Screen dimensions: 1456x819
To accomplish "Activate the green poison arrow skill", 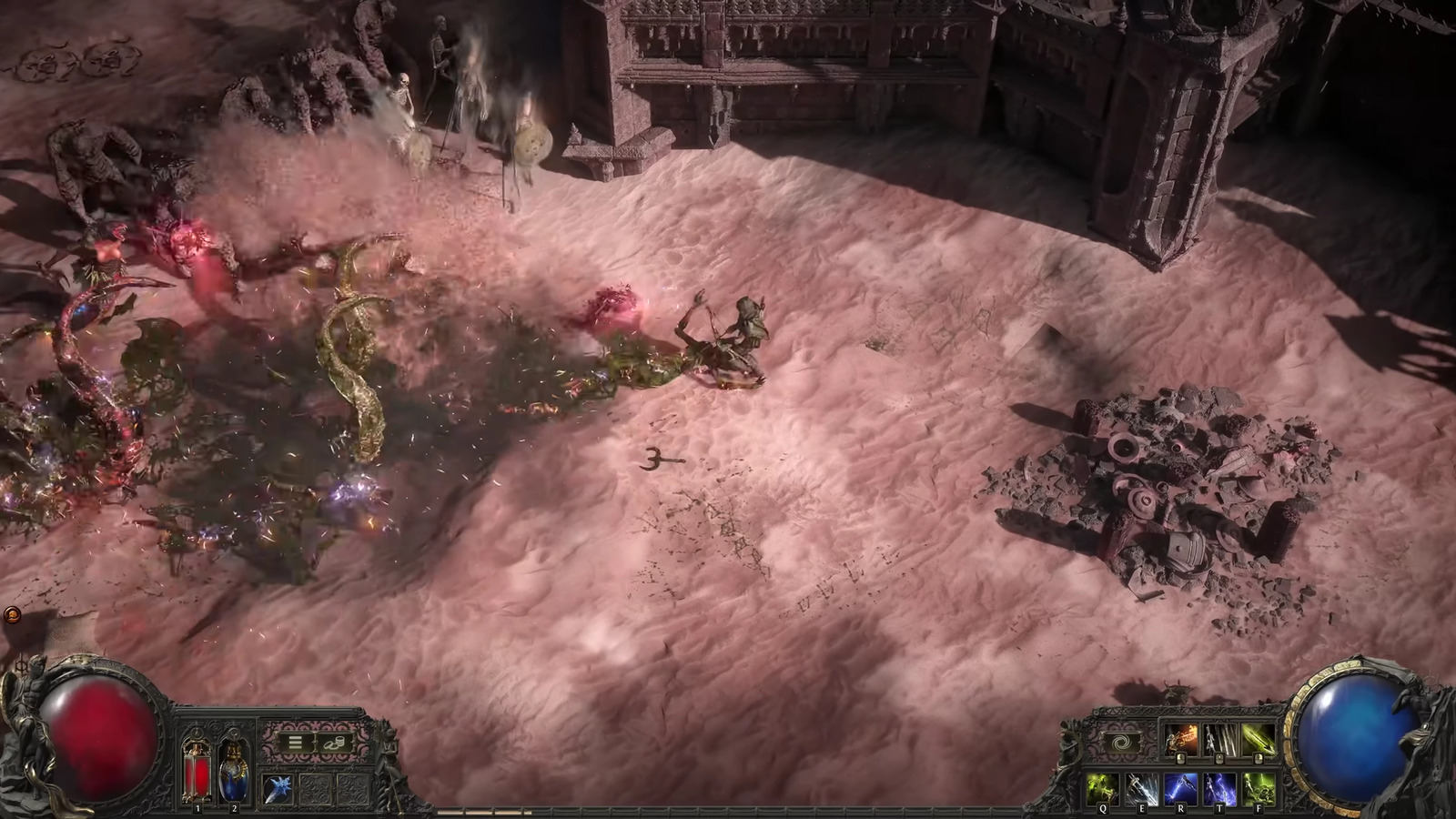I will 1258,742.
